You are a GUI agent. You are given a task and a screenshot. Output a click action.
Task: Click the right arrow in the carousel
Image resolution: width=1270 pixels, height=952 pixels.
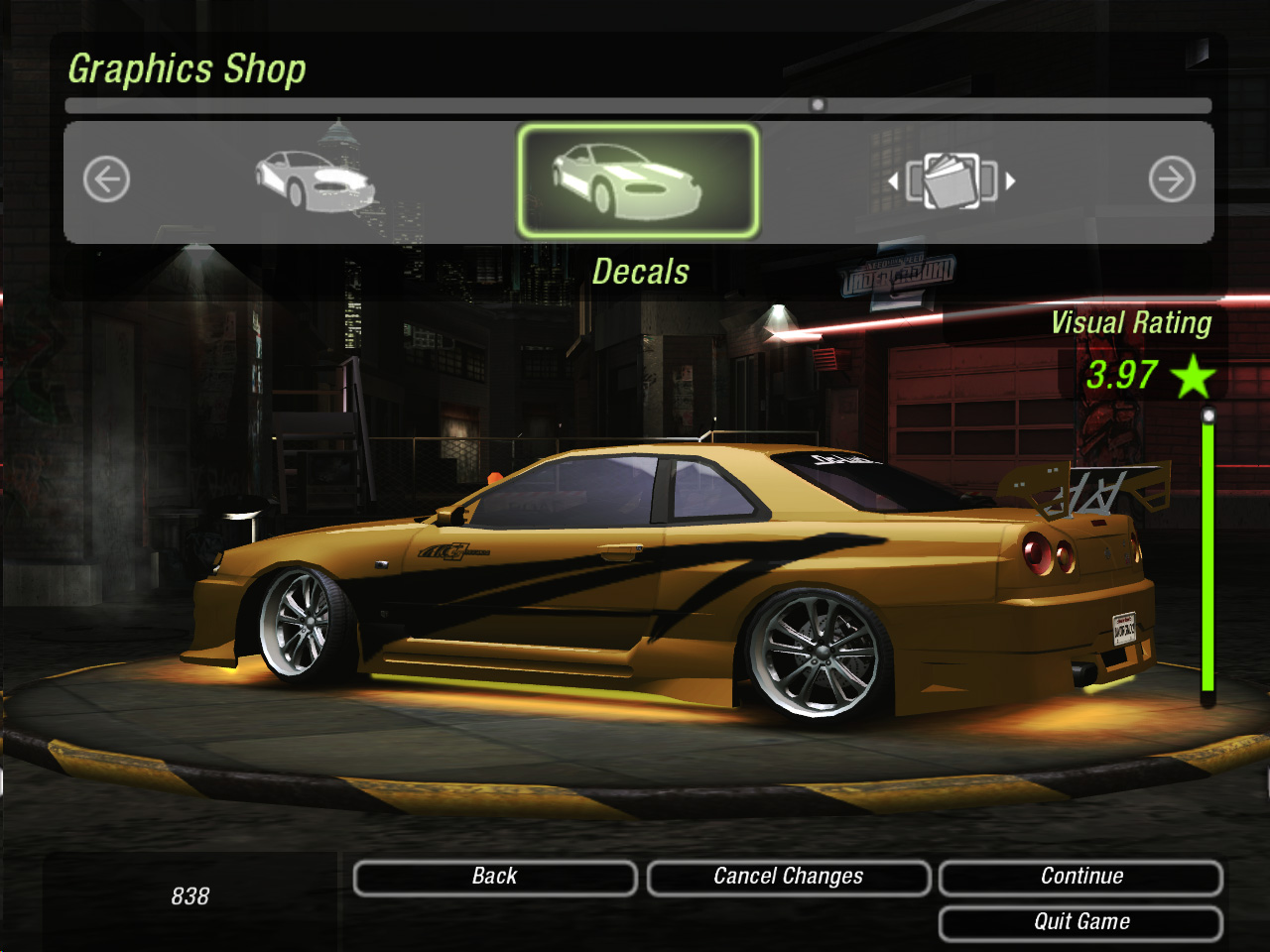(x=1171, y=180)
